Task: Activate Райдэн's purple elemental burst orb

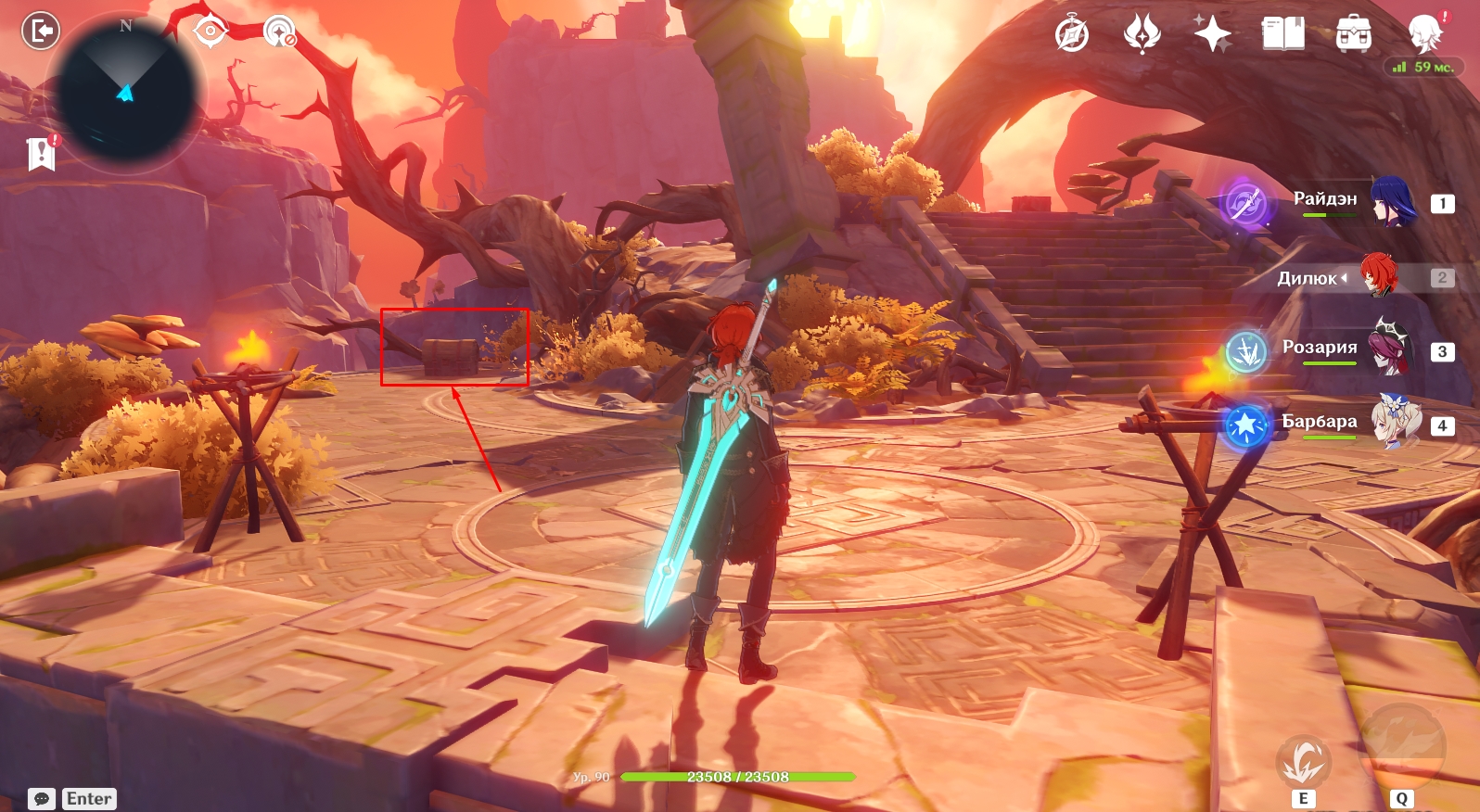Action: point(1245,203)
